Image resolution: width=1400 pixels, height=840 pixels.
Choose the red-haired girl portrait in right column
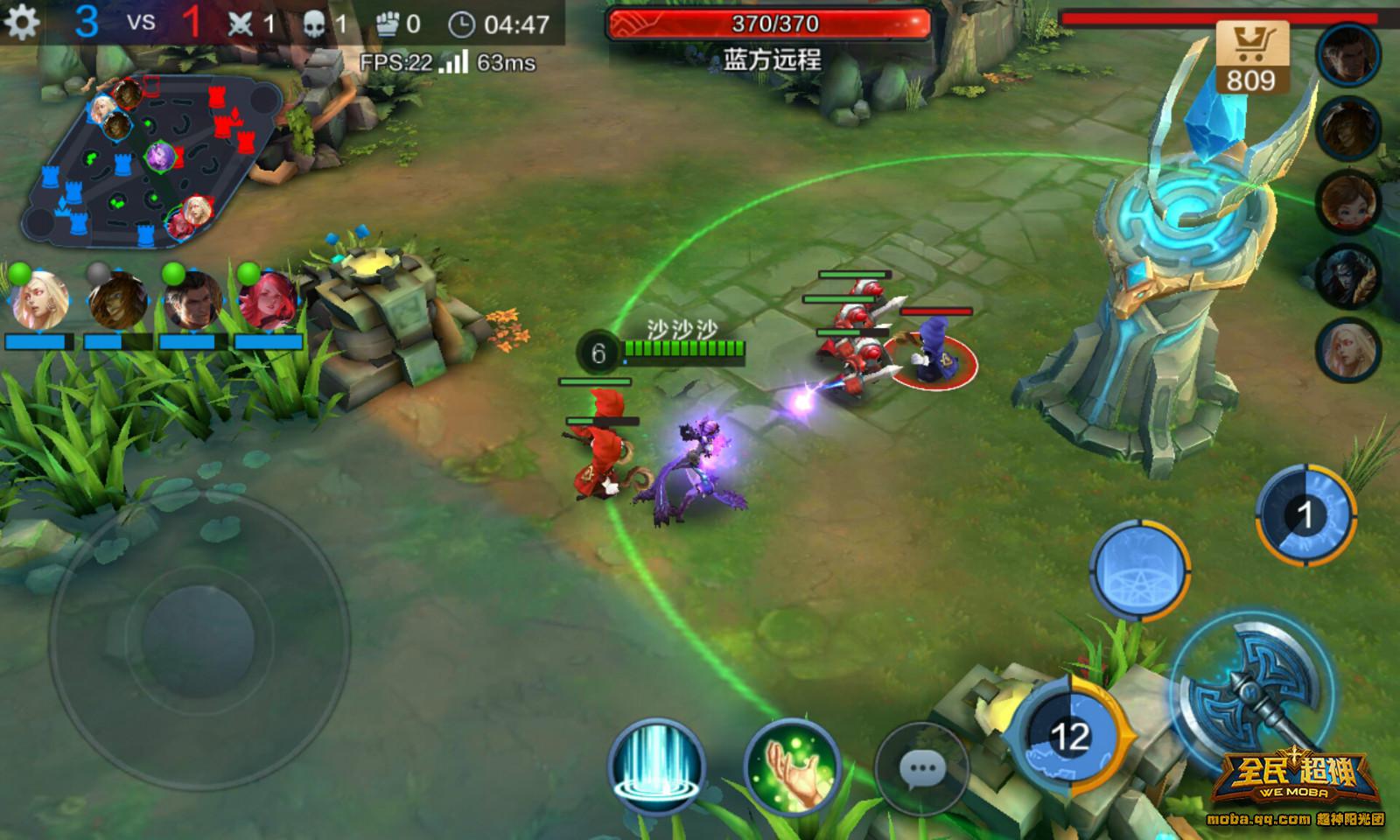click(1348, 201)
